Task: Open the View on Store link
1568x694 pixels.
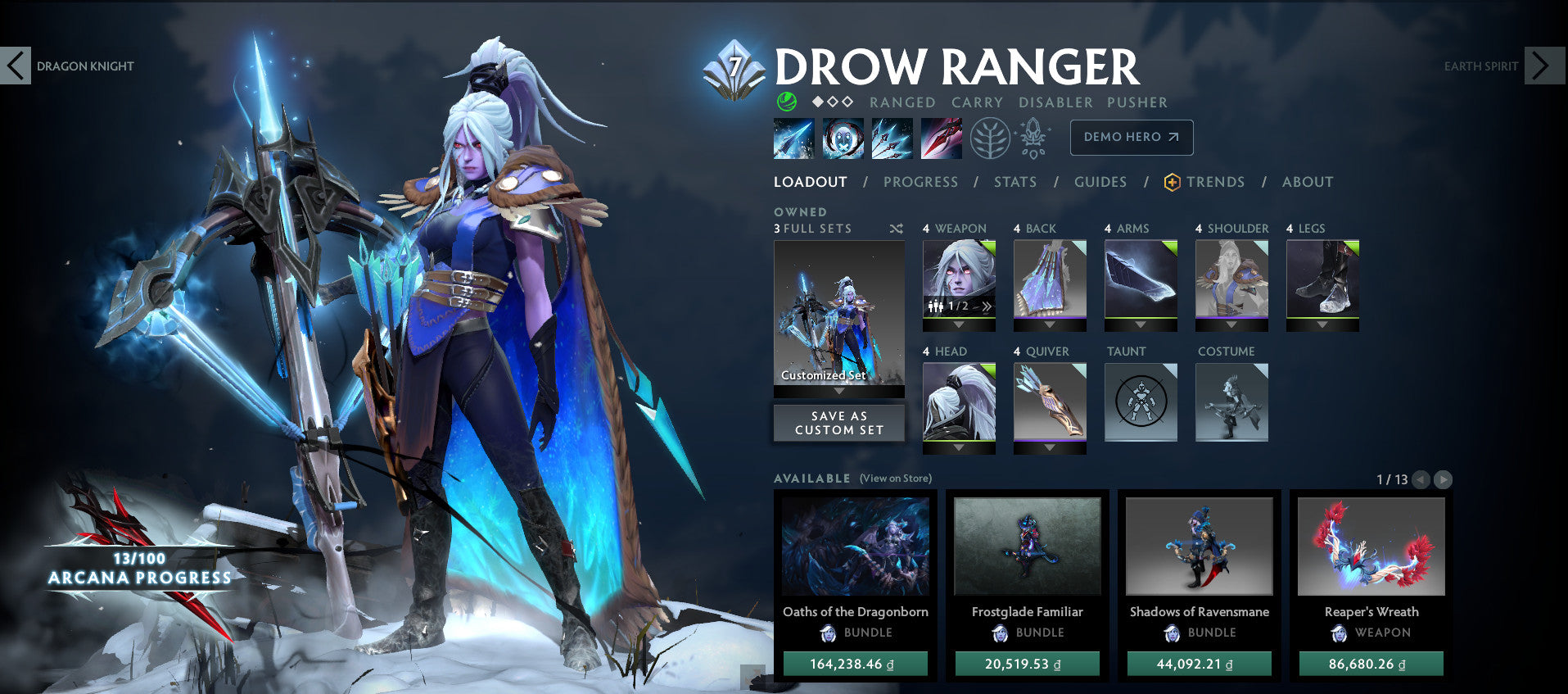Action: (x=895, y=477)
